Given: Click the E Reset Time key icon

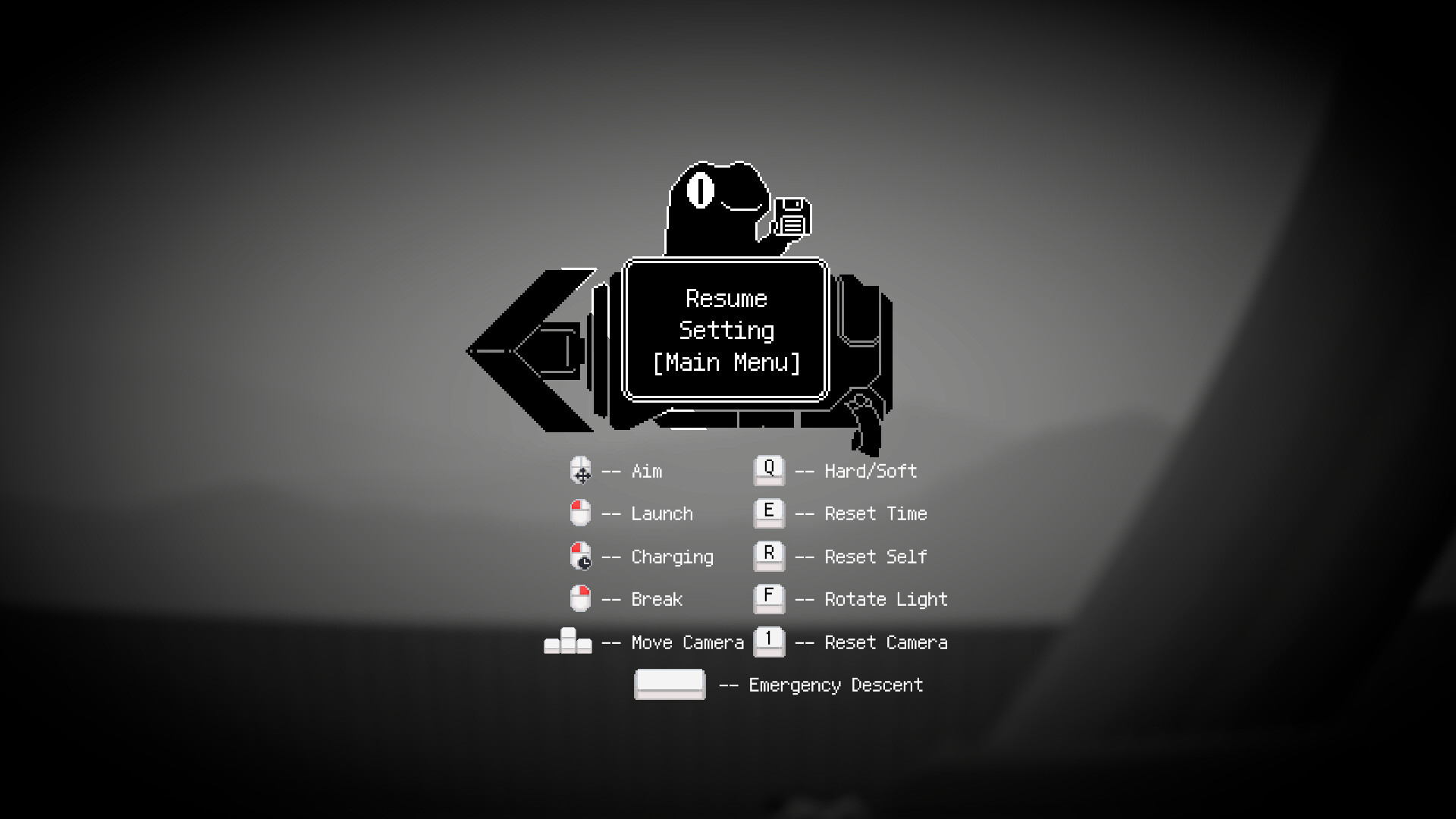Looking at the screenshot, I should click(x=769, y=513).
